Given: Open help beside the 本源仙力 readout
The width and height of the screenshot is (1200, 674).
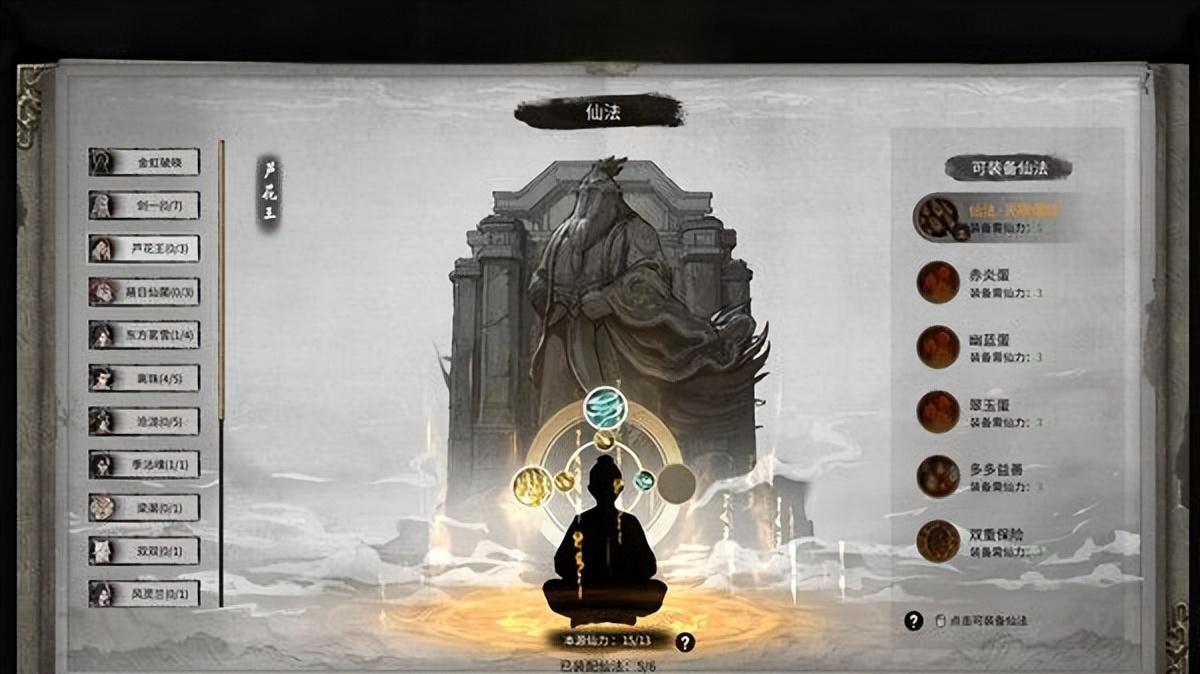Looking at the screenshot, I should [685, 643].
